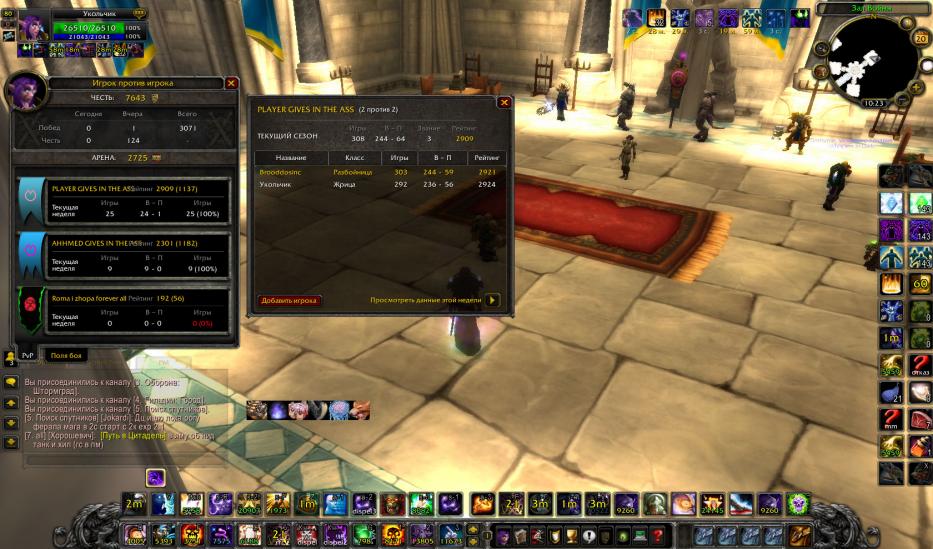Click the minimap clock showing 10:23
The height and width of the screenshot is (549, 933).
[x=873, y=103]
